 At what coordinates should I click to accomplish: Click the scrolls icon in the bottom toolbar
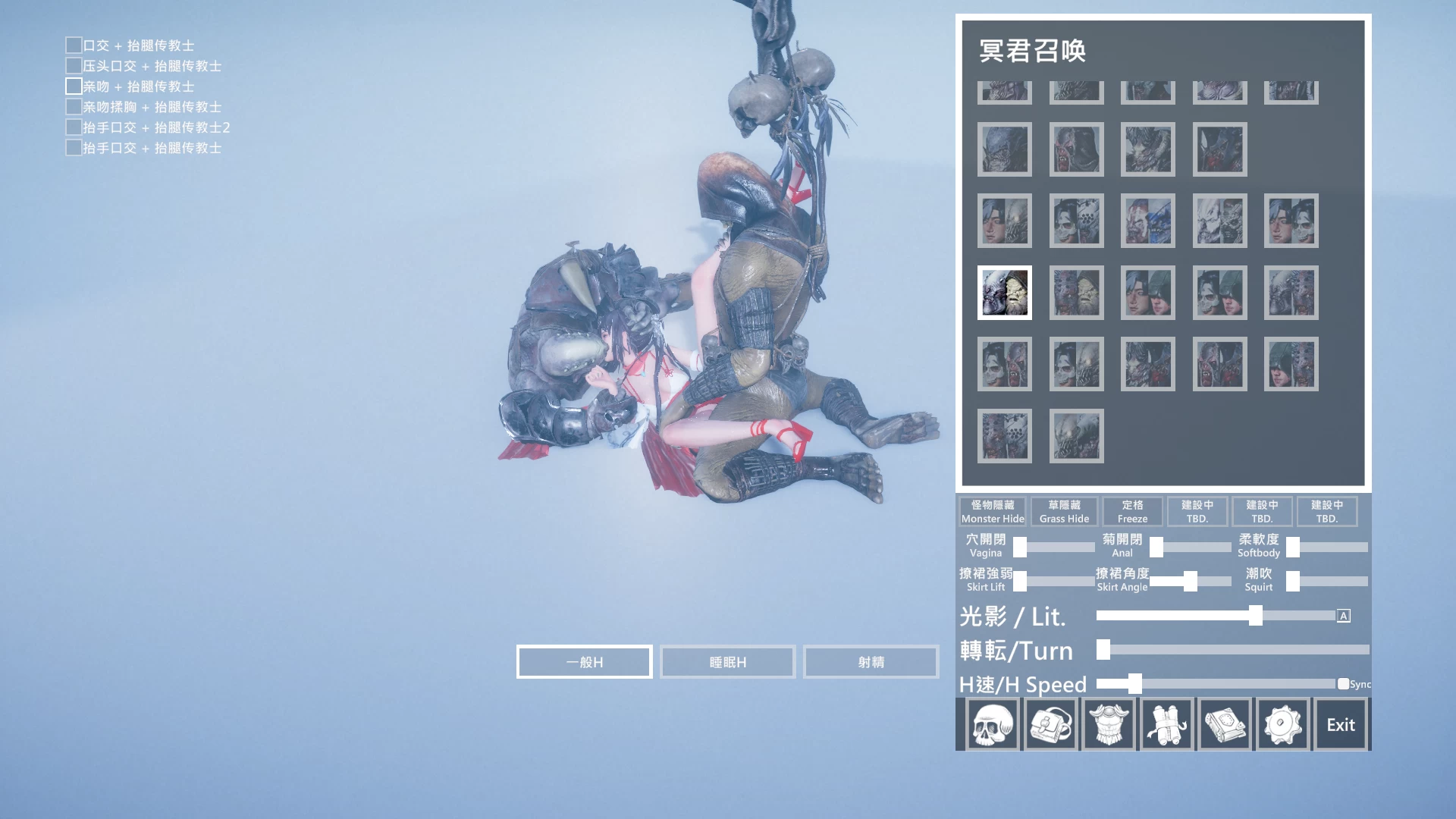click(x=1166, y=723)
